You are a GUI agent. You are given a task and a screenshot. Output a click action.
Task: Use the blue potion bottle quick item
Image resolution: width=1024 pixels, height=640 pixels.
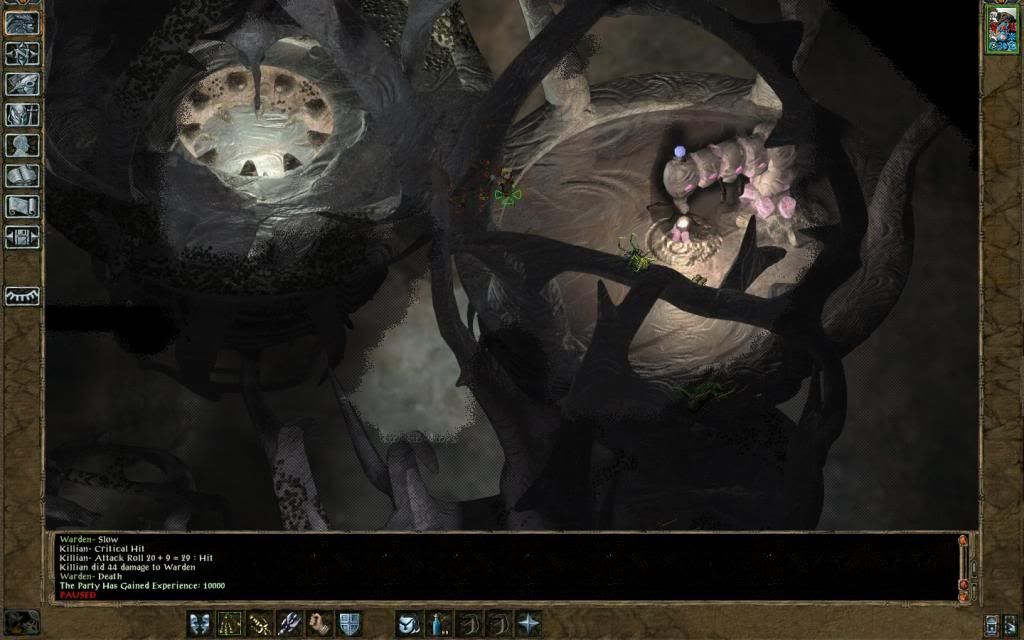438,623
